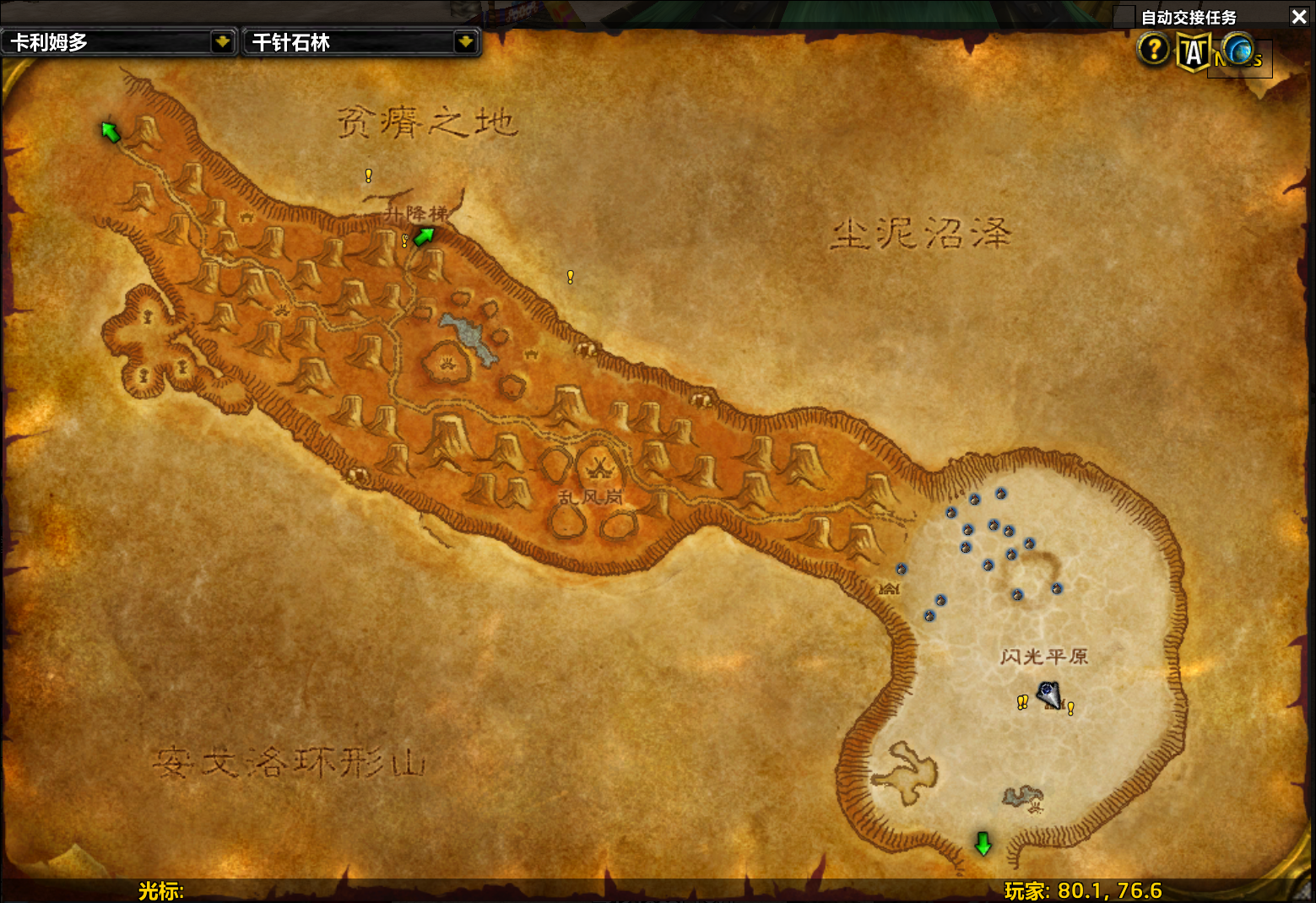Screen dimensions: 1316x903
Task: Click the yellow question mark help icon
Action: [1153, 50]
